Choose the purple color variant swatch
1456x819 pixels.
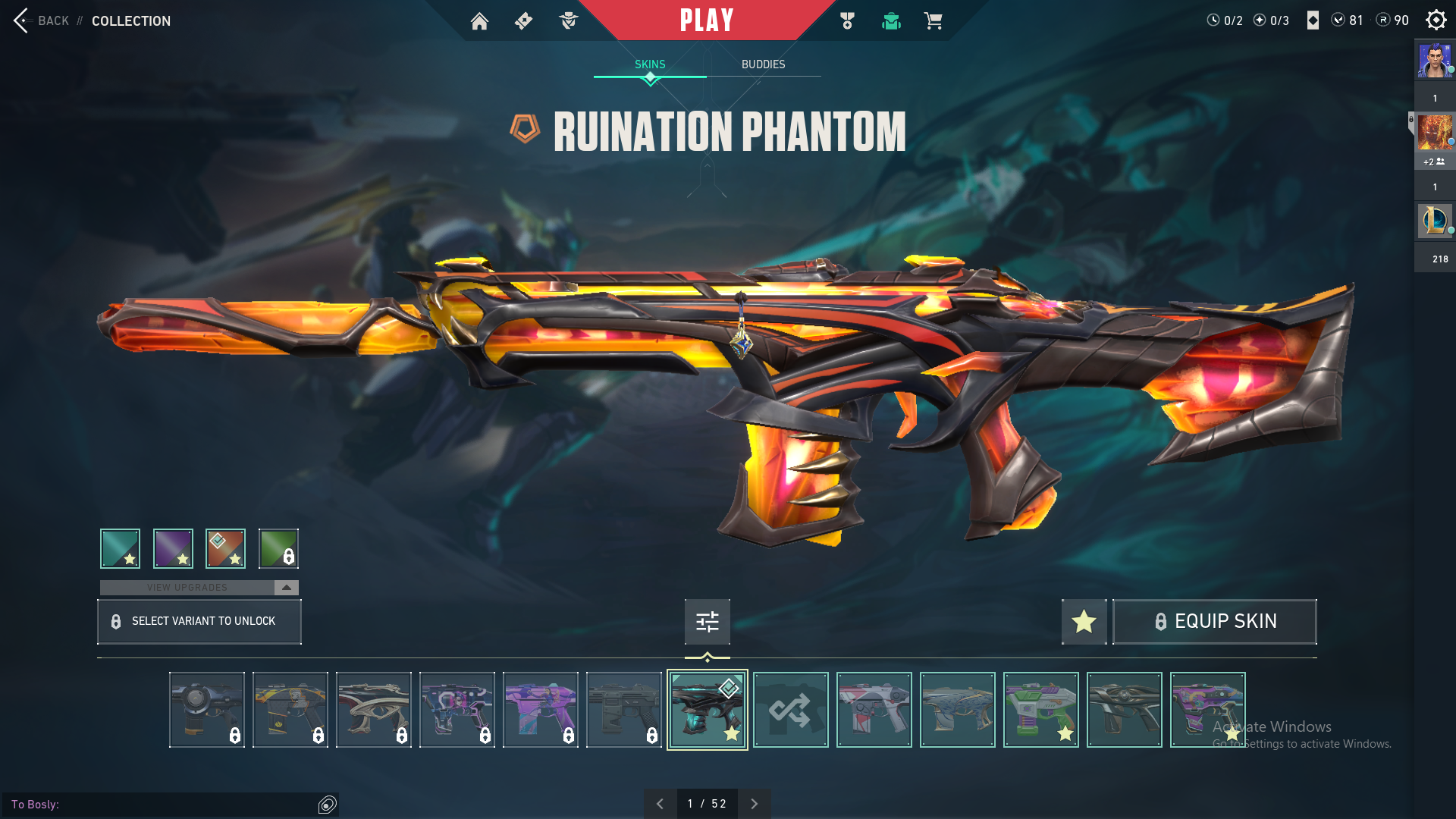point(173,548)
